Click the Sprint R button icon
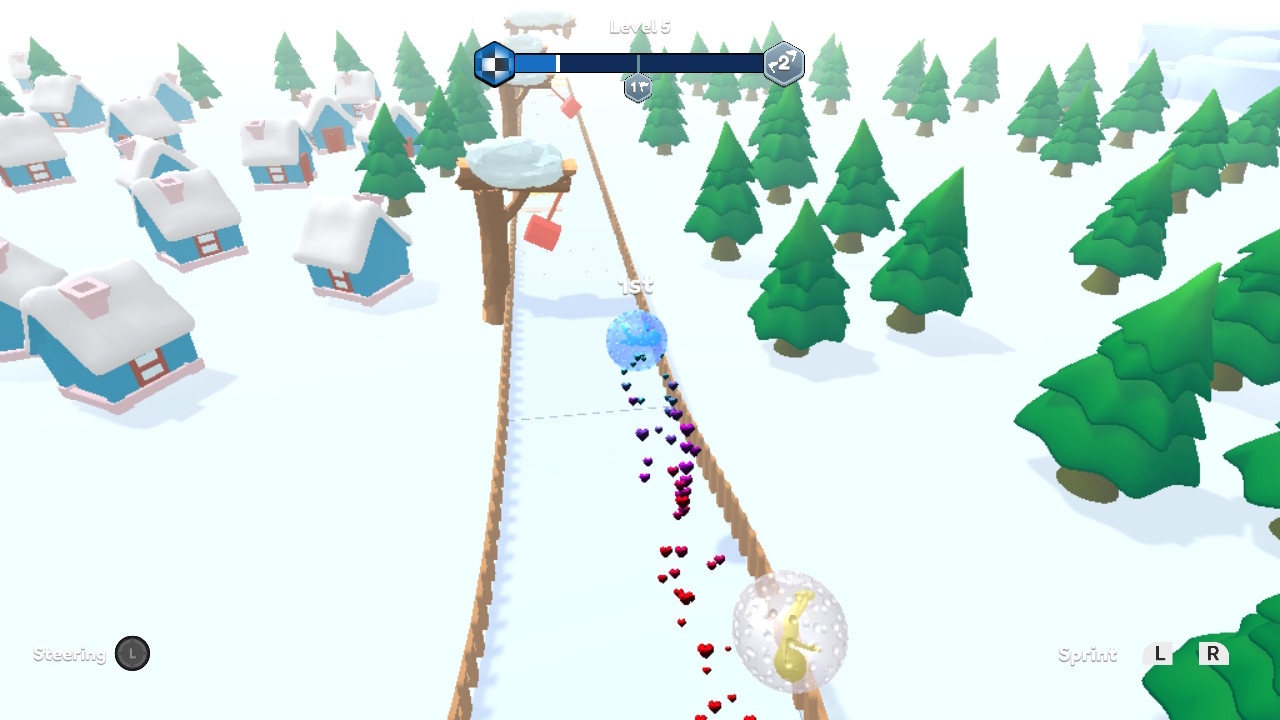This screenshot has width=1280, height=720. [x=1213, y=655]
